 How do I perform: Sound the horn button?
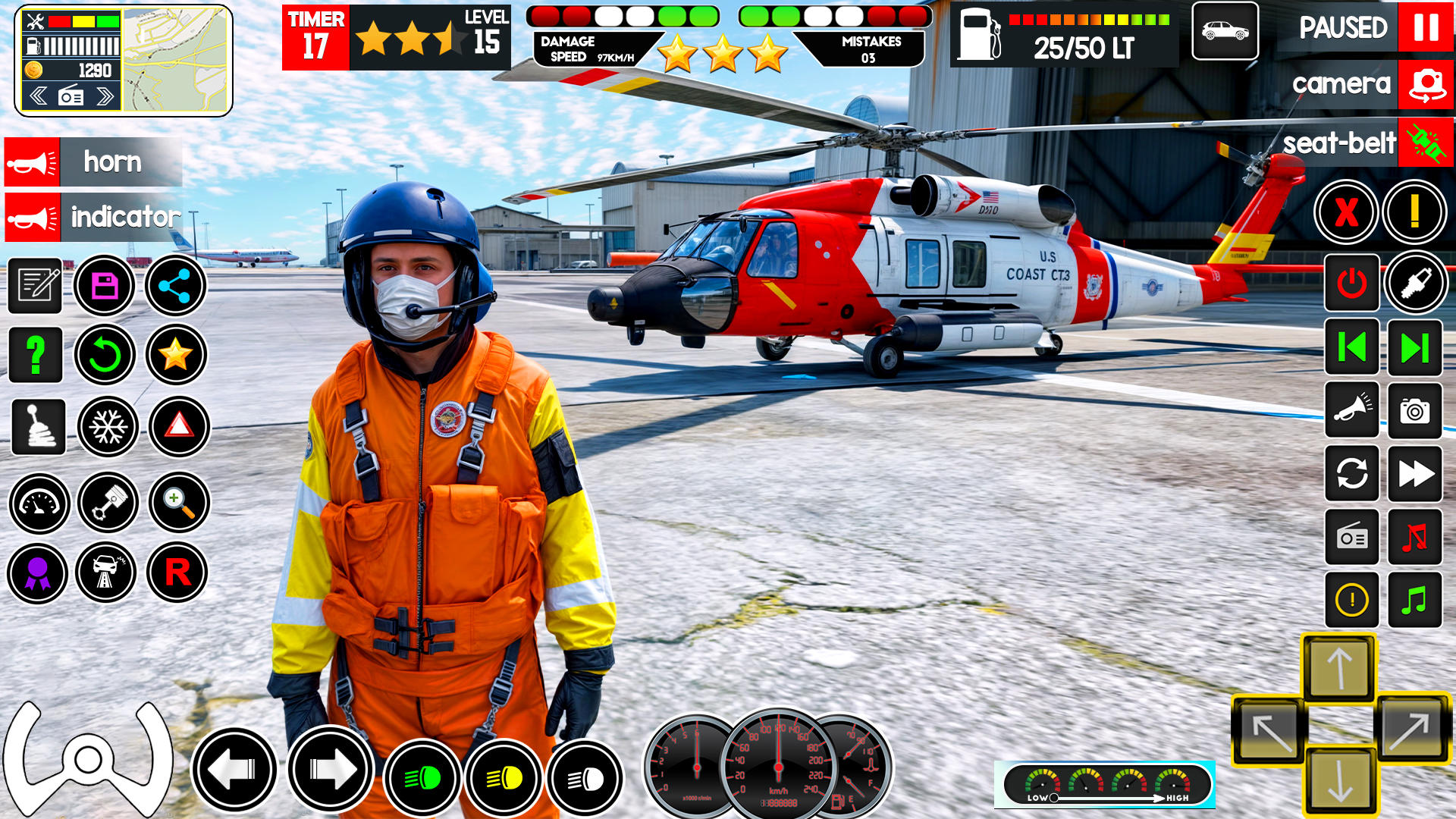[32, 162]
